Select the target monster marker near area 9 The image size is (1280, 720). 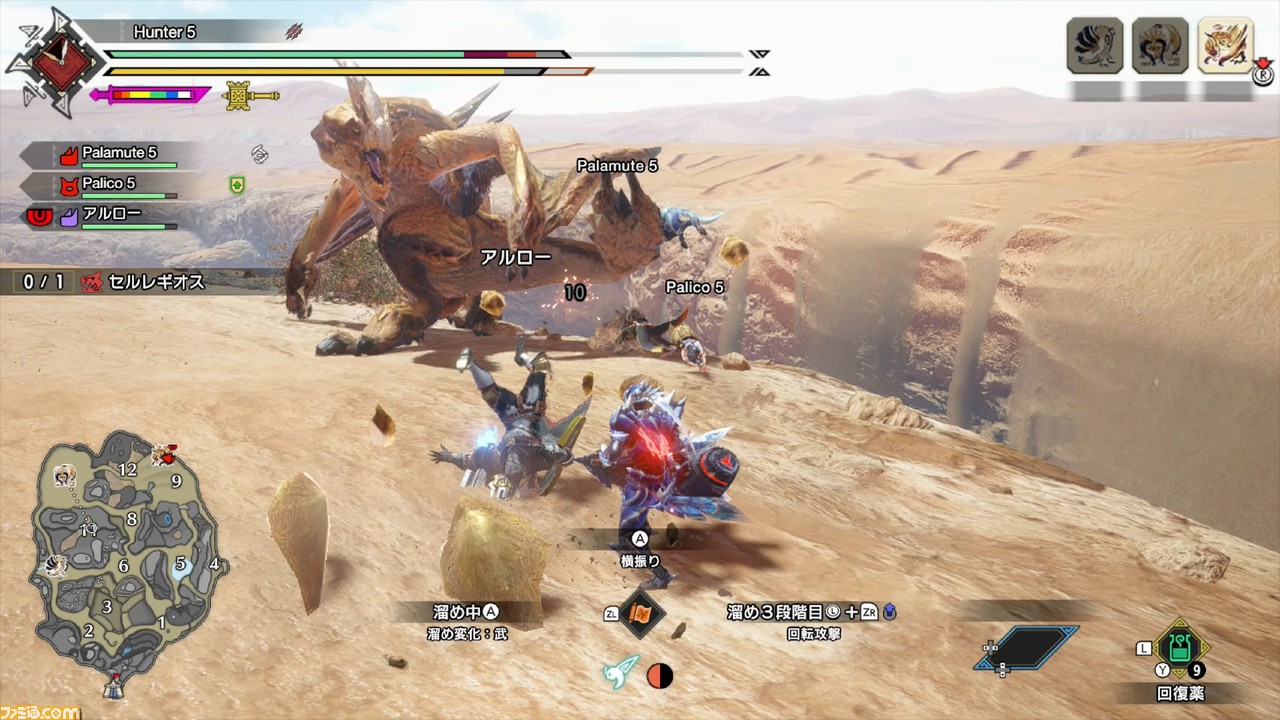click(x=163, y=457)
